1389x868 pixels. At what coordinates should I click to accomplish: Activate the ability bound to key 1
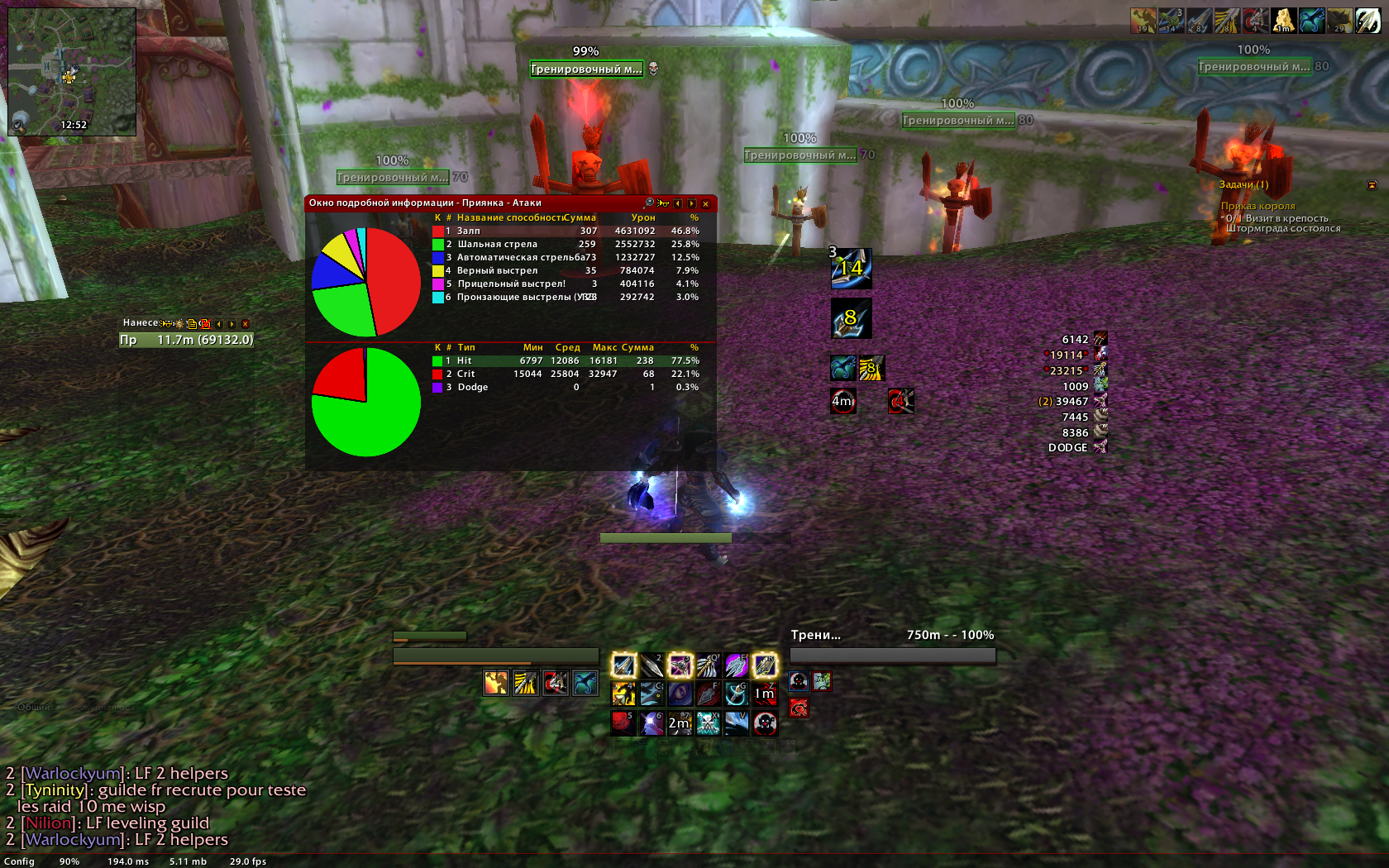[623, 665]
